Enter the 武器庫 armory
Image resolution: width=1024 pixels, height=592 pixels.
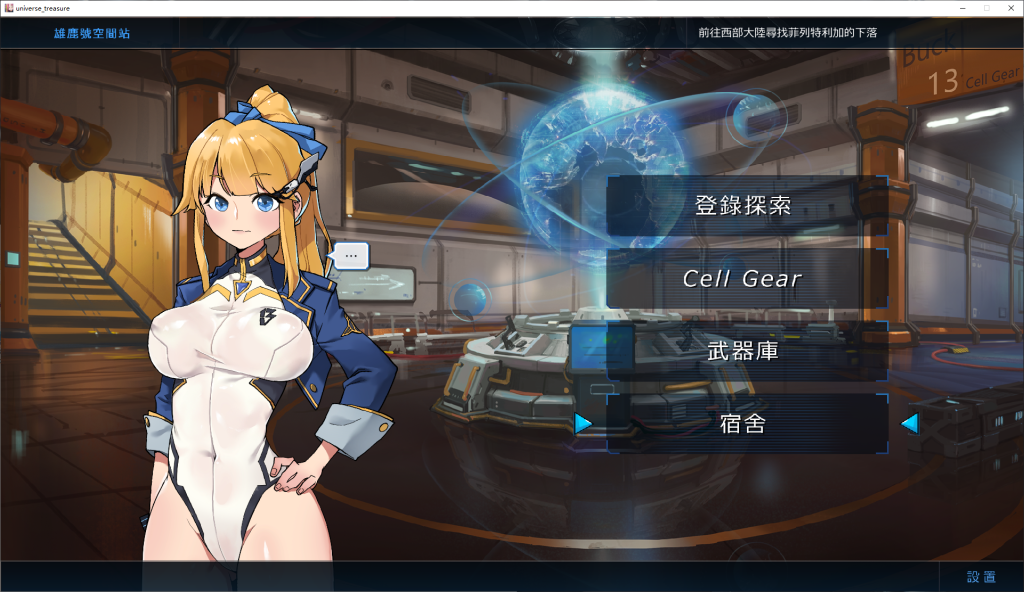pos(744,351)
